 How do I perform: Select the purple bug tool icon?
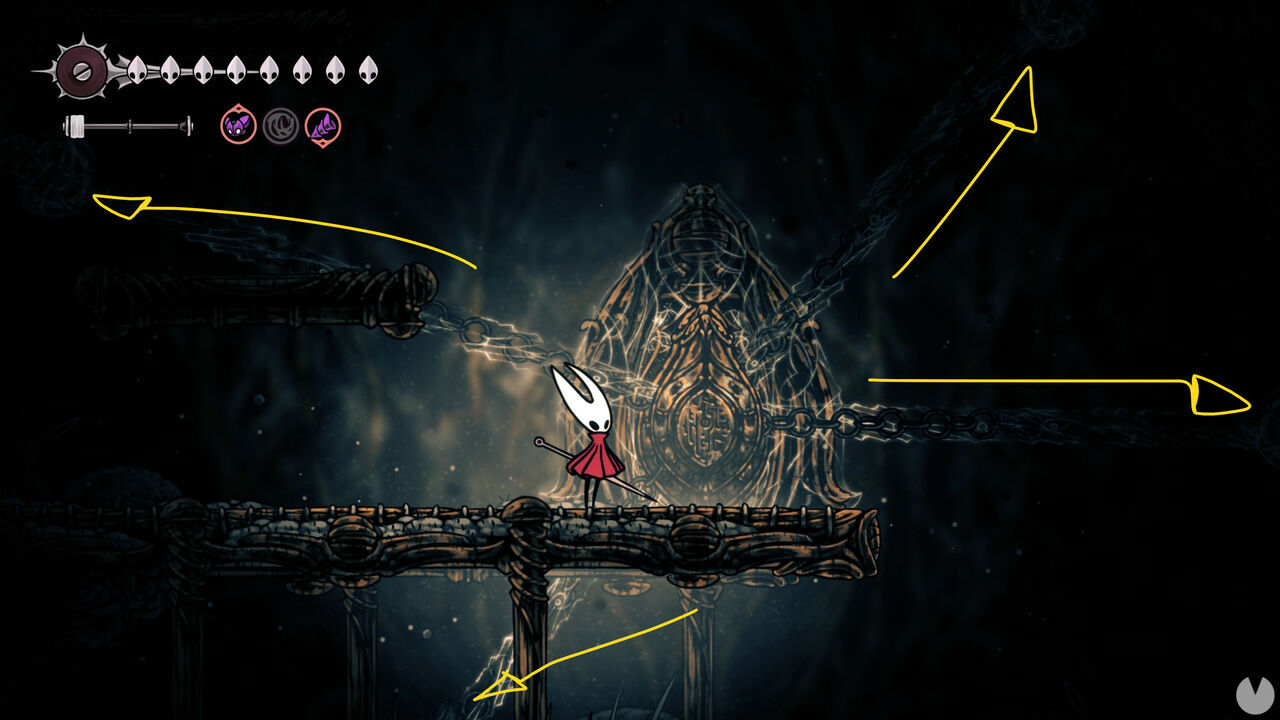tap(238, 126)
